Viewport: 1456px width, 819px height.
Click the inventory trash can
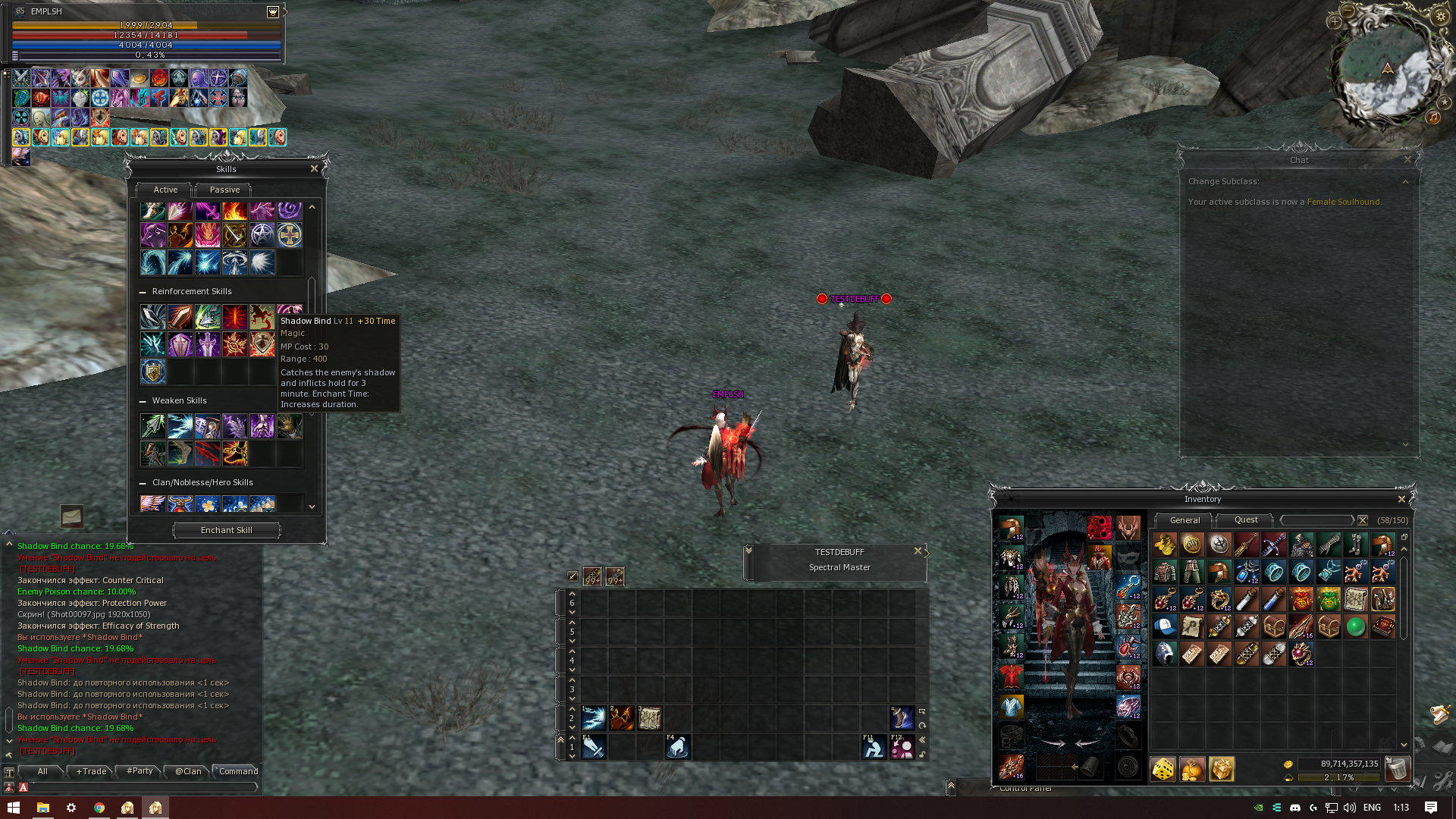point(1396,769)
